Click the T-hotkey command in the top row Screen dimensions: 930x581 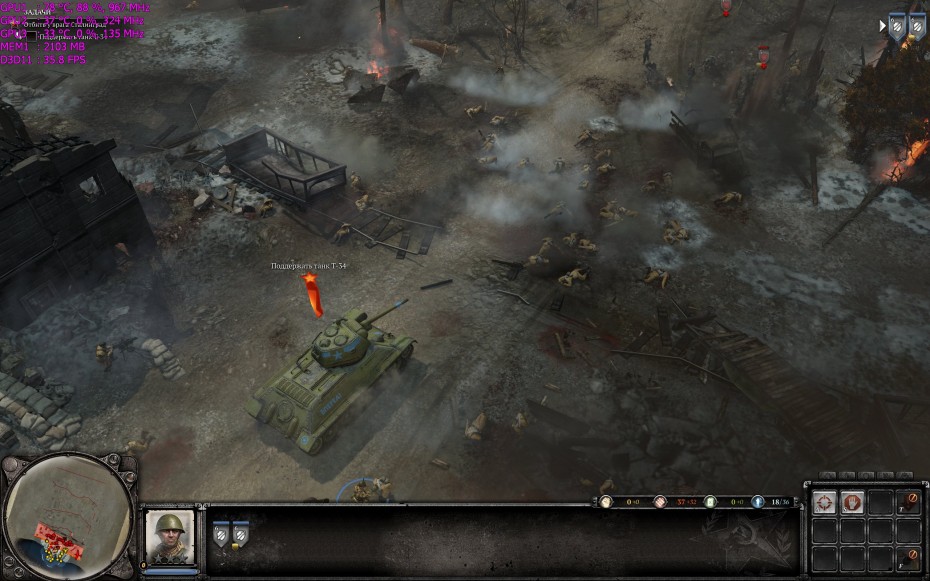tap(907, 503)
